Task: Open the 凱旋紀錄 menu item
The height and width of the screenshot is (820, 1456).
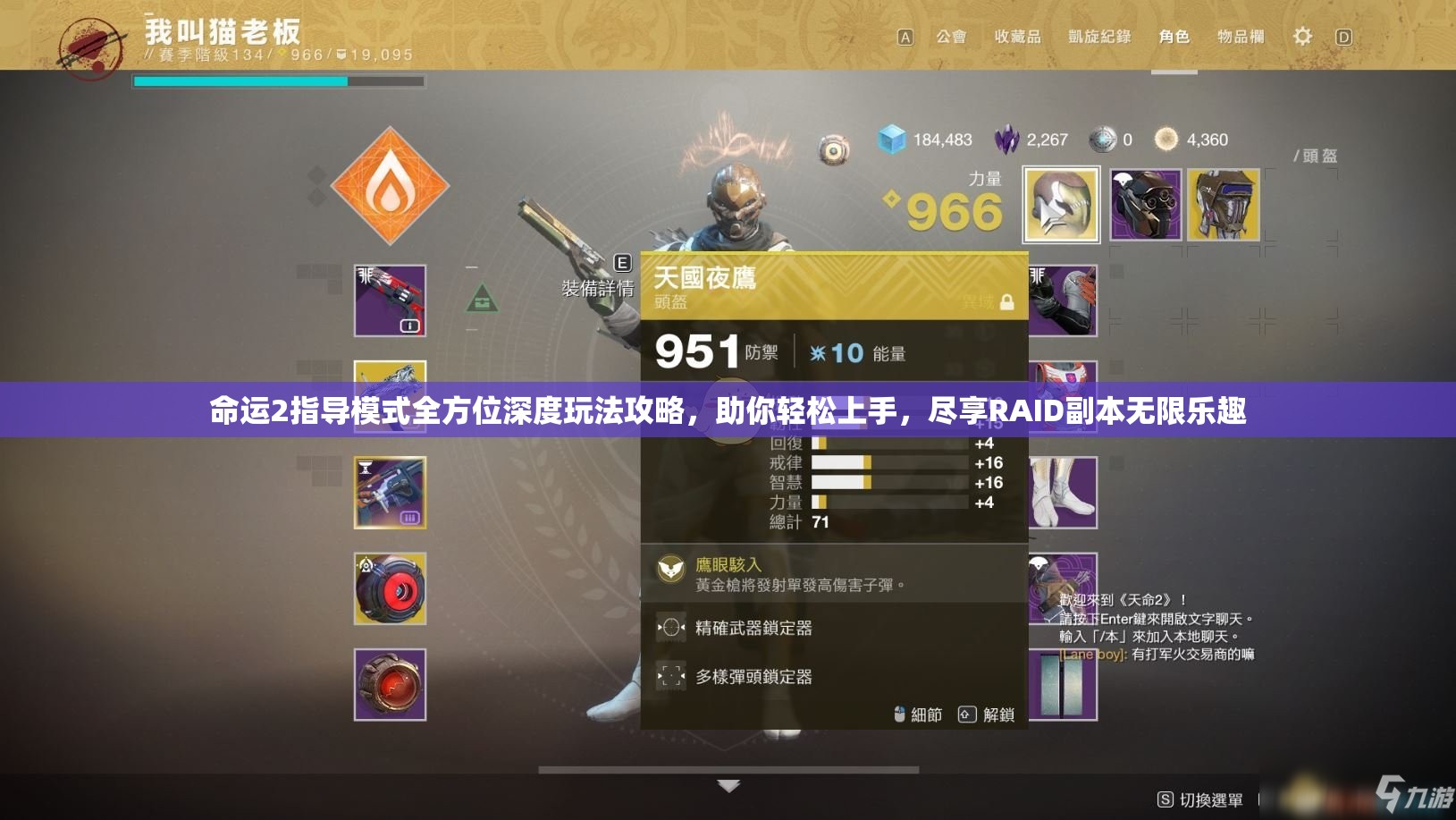Action: coord(1098,37)
